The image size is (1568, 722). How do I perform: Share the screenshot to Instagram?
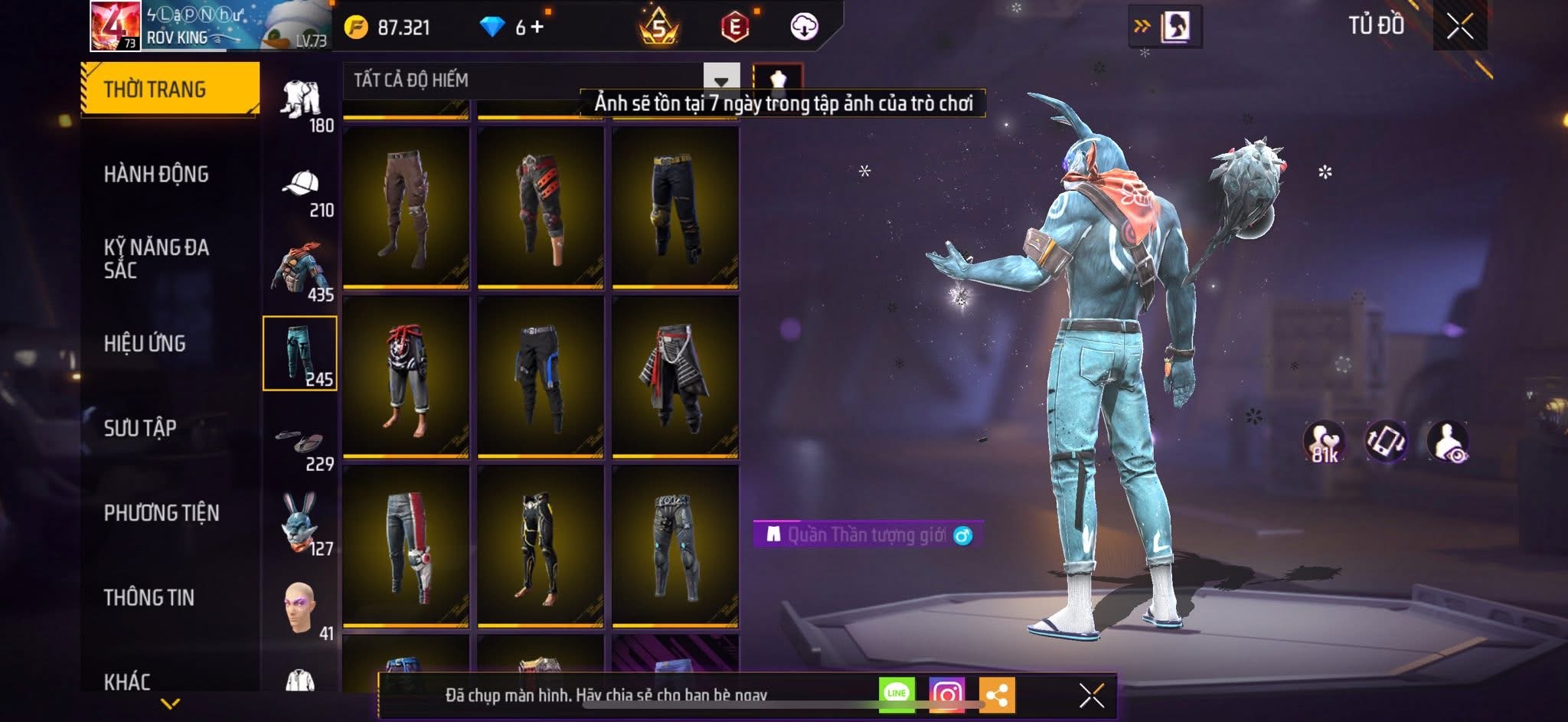(x=946, y=694)
